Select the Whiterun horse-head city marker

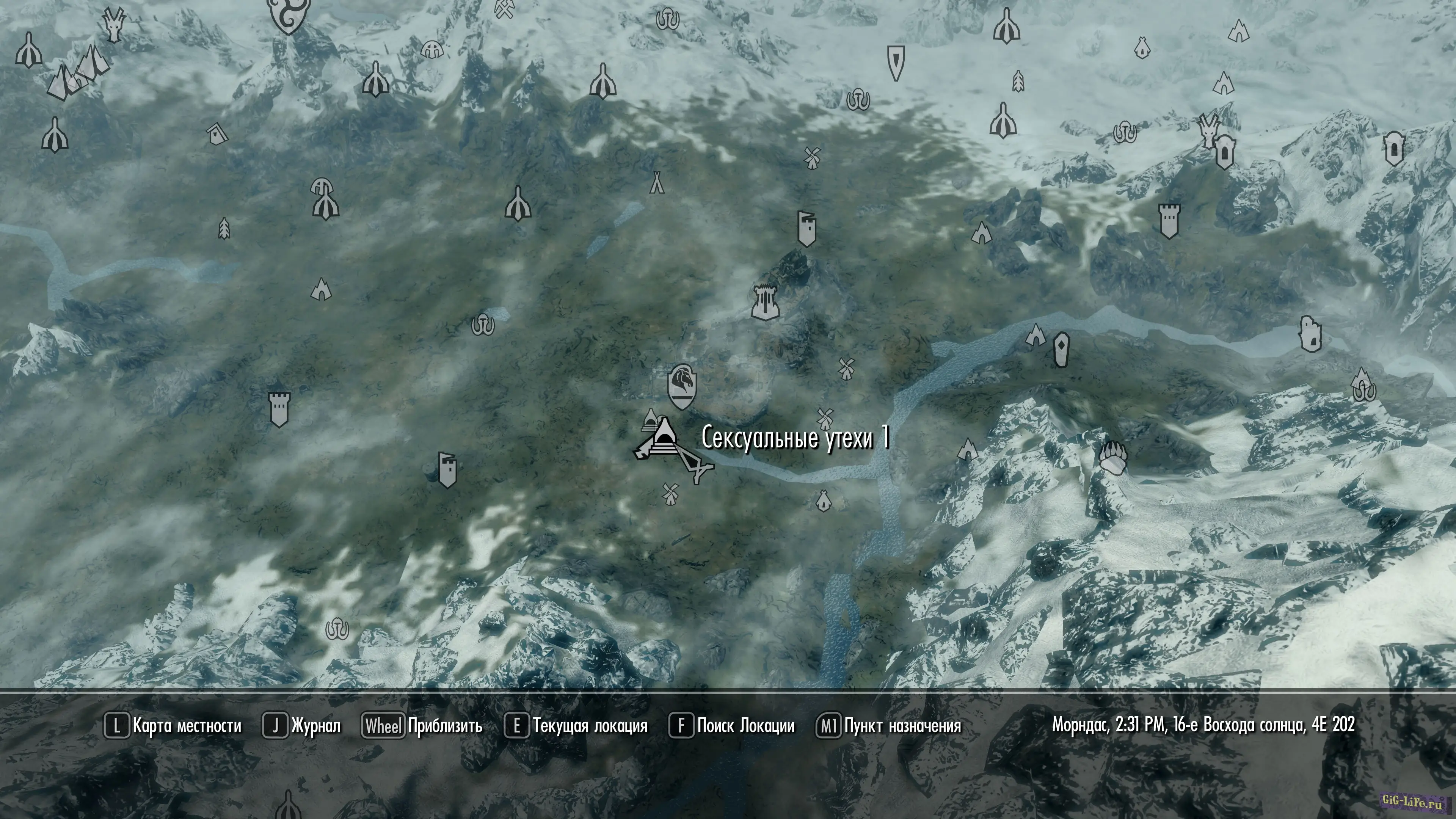[x=682, y=386]
